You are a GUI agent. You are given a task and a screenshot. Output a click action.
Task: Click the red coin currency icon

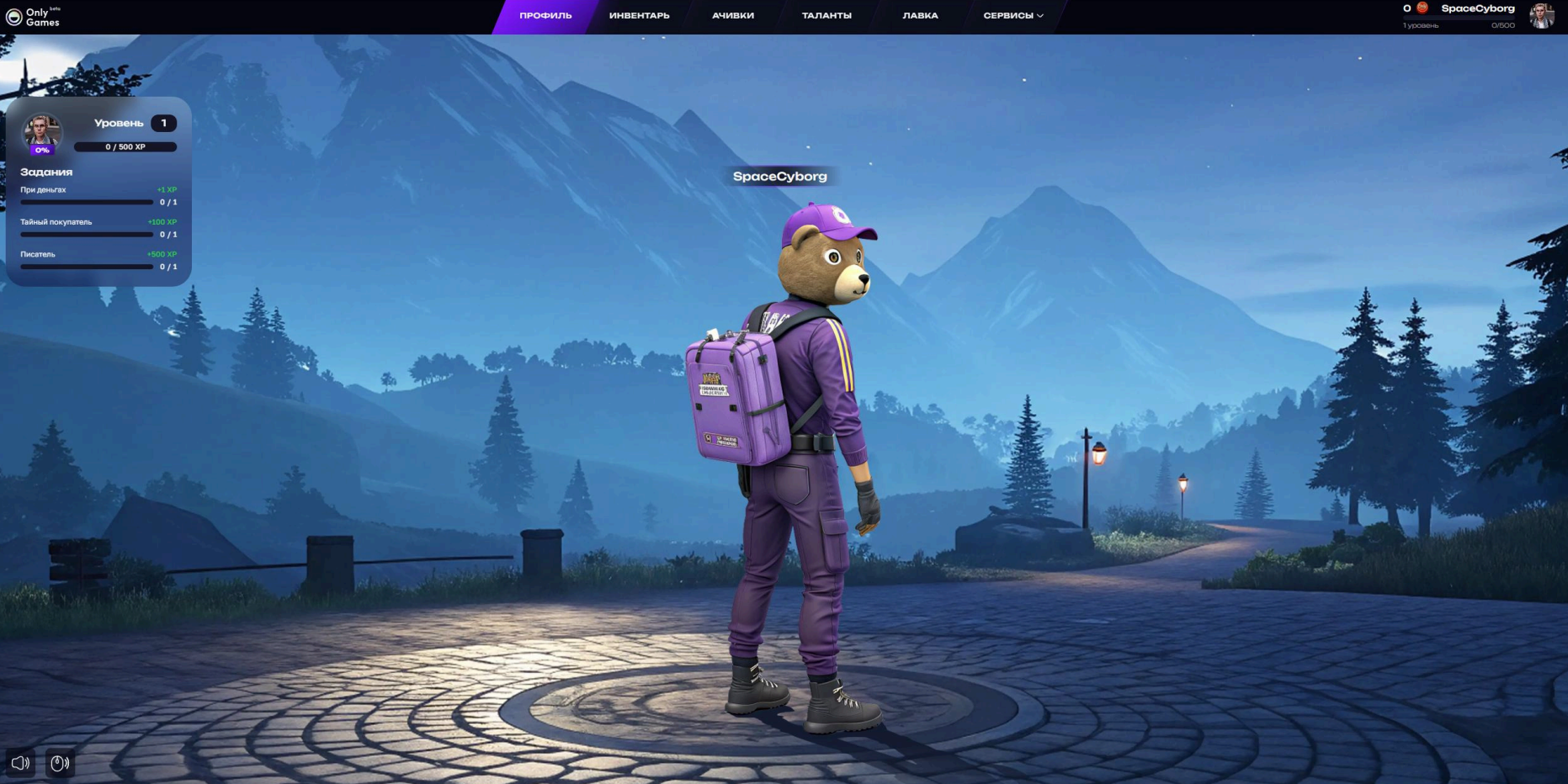point(1422,8)
